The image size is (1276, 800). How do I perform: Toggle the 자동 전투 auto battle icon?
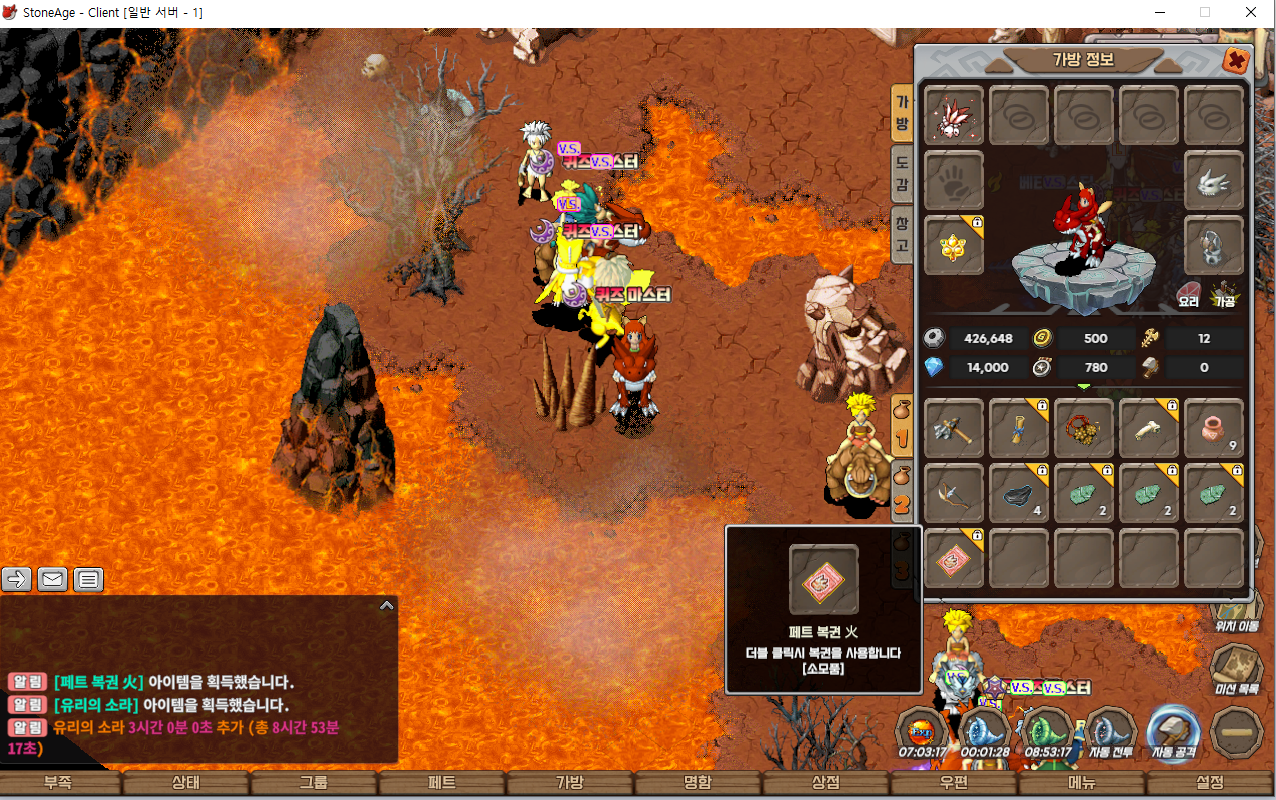click(x=1110, y=734)
